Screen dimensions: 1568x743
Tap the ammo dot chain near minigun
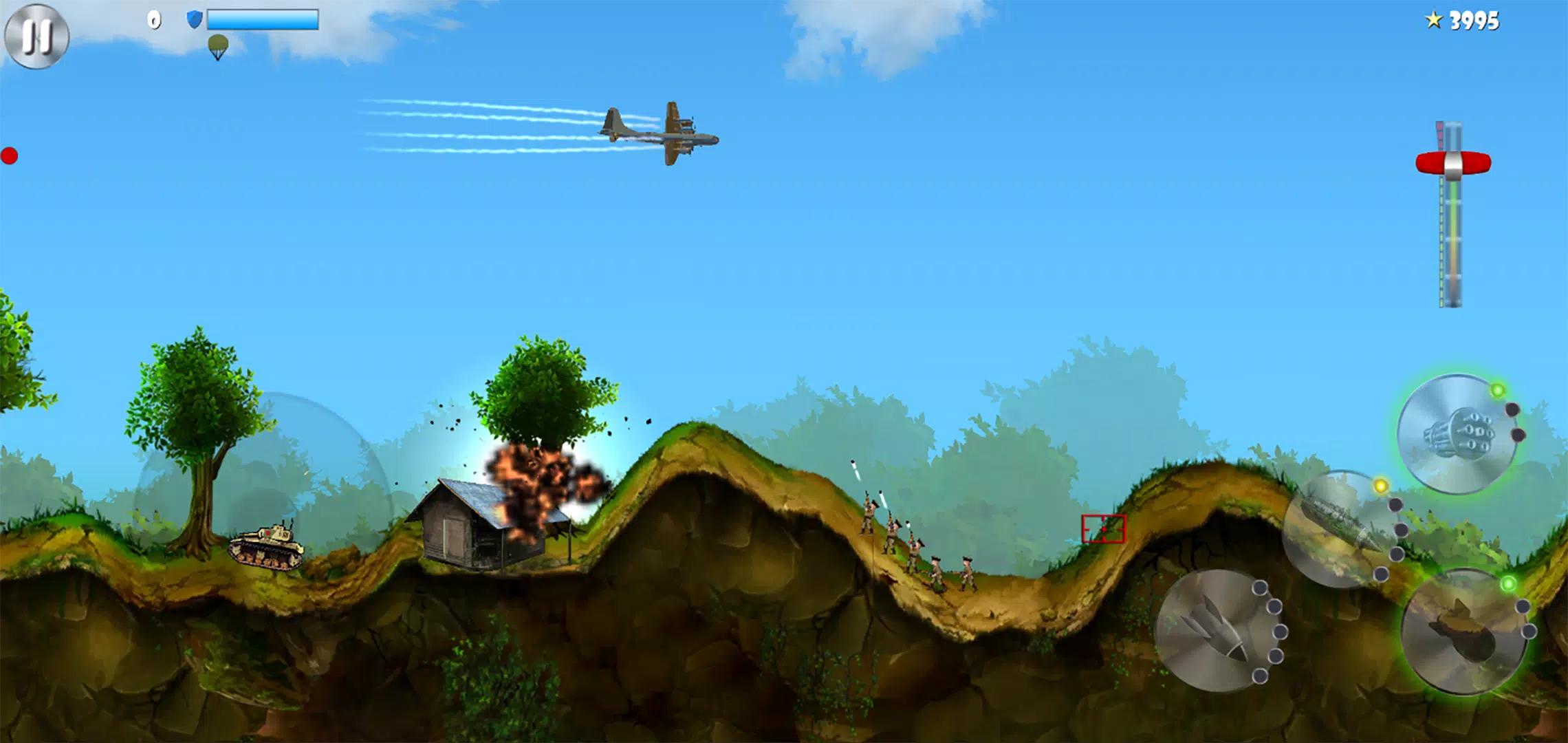[1514, 409]
